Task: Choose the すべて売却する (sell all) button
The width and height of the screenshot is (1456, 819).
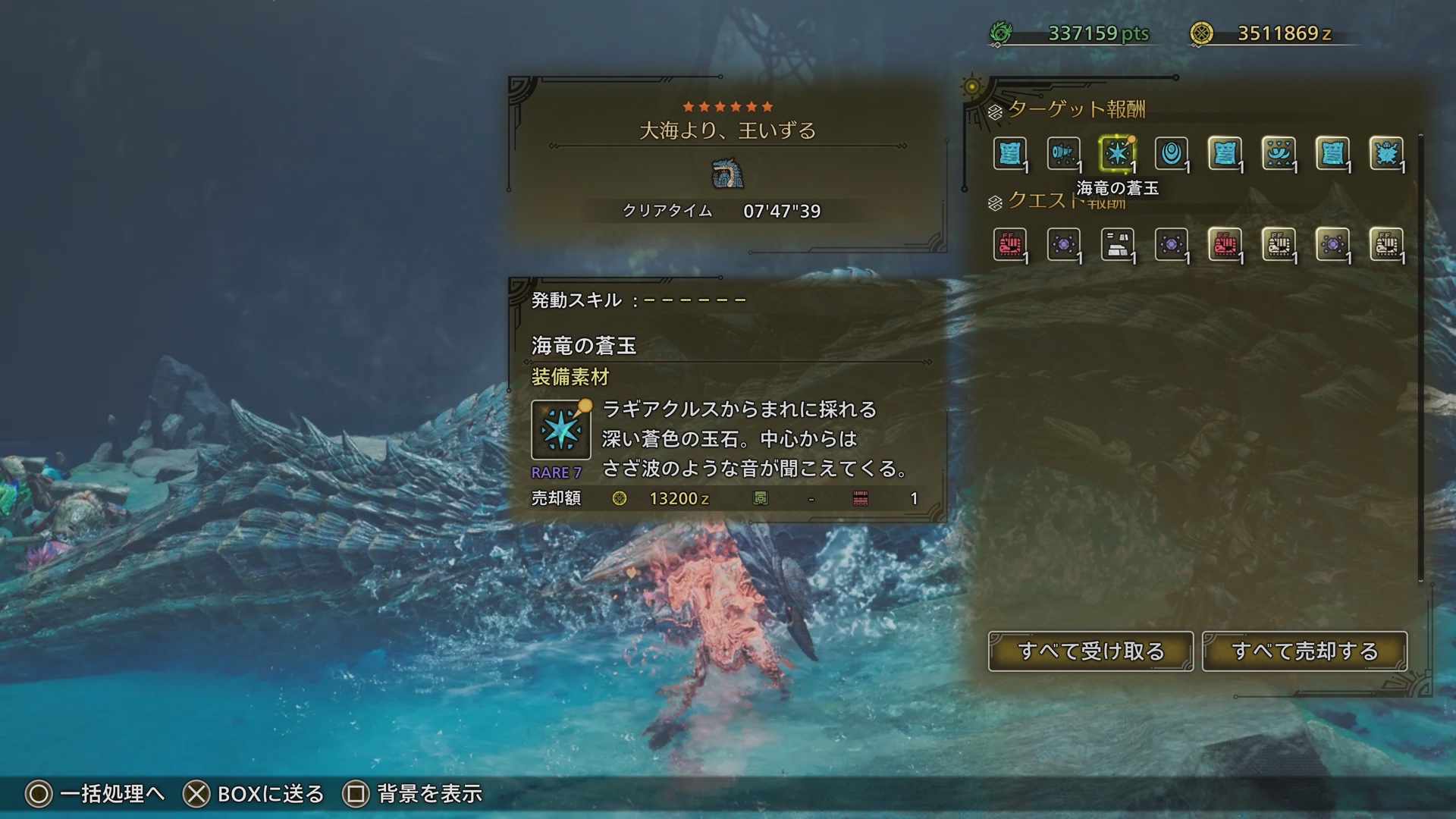Action: tap(1304, 651)
